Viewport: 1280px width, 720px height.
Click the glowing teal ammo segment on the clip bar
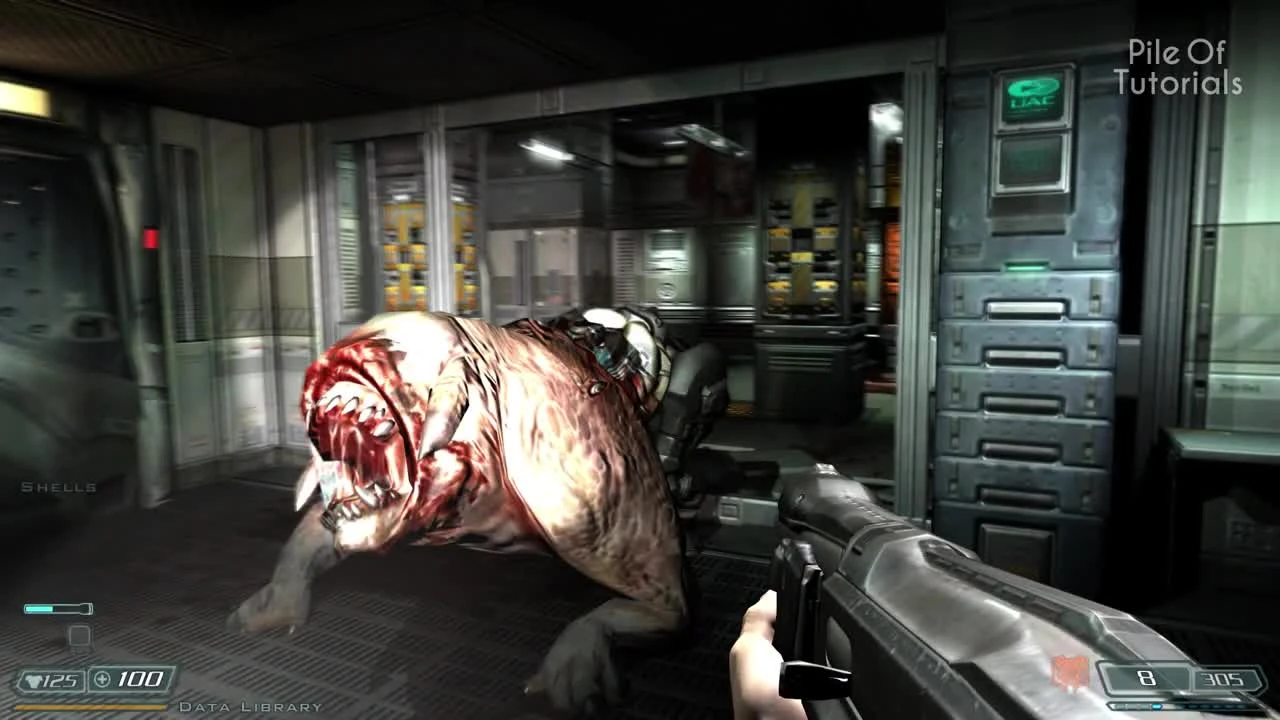(1157, 706)
